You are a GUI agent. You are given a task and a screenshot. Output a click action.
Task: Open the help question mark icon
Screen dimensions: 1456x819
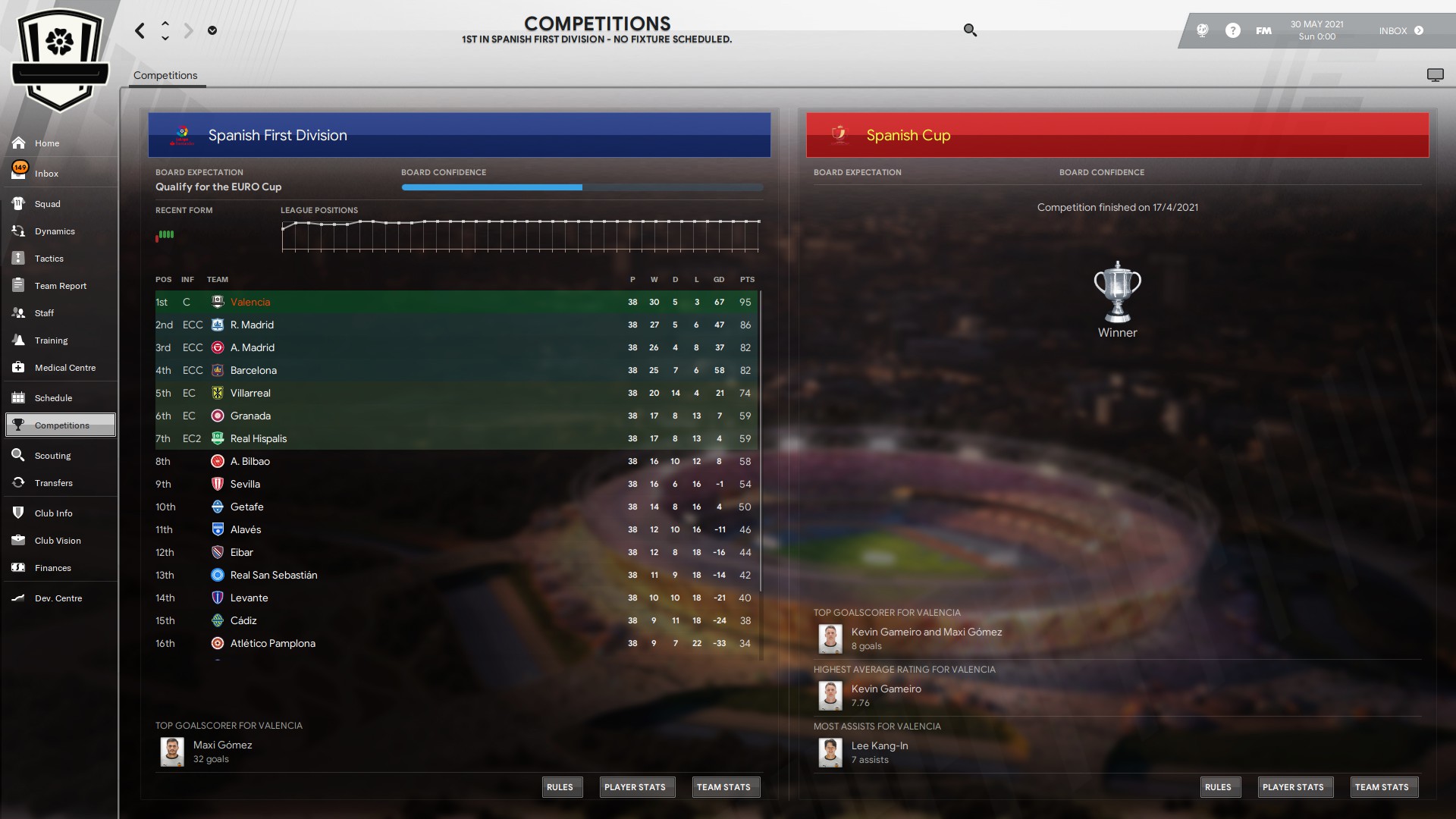pos(1233,30)
